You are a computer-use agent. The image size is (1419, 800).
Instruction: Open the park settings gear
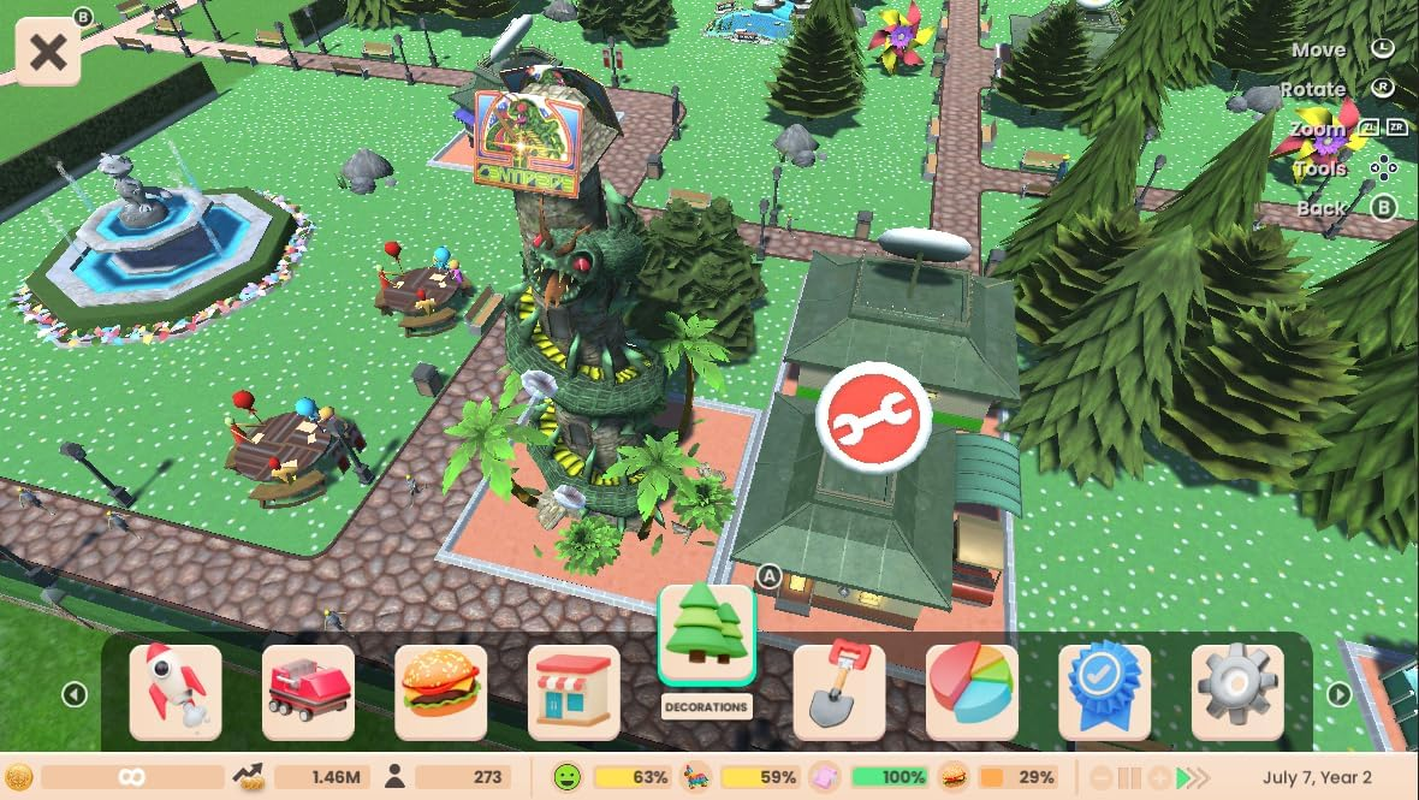[1239, 692]
